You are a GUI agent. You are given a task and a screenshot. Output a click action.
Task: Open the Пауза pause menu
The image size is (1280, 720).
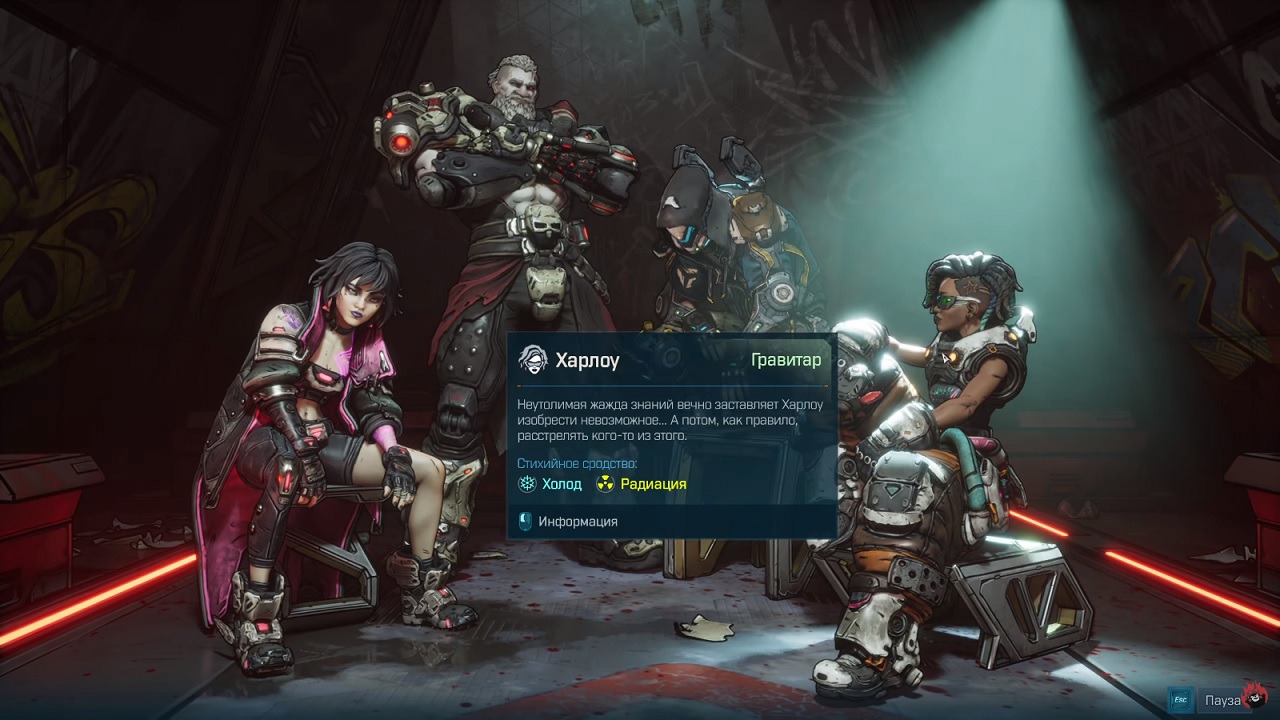(1222, 700)
